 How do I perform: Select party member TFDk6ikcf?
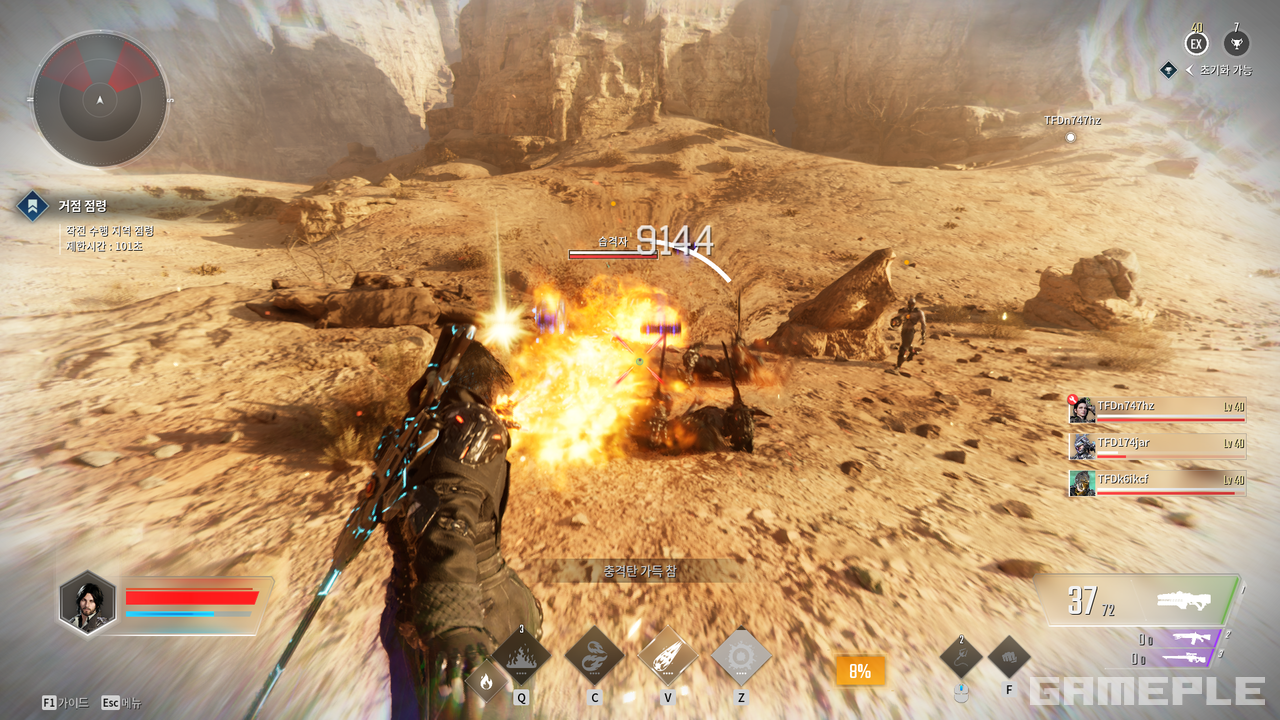point(1157,483)
